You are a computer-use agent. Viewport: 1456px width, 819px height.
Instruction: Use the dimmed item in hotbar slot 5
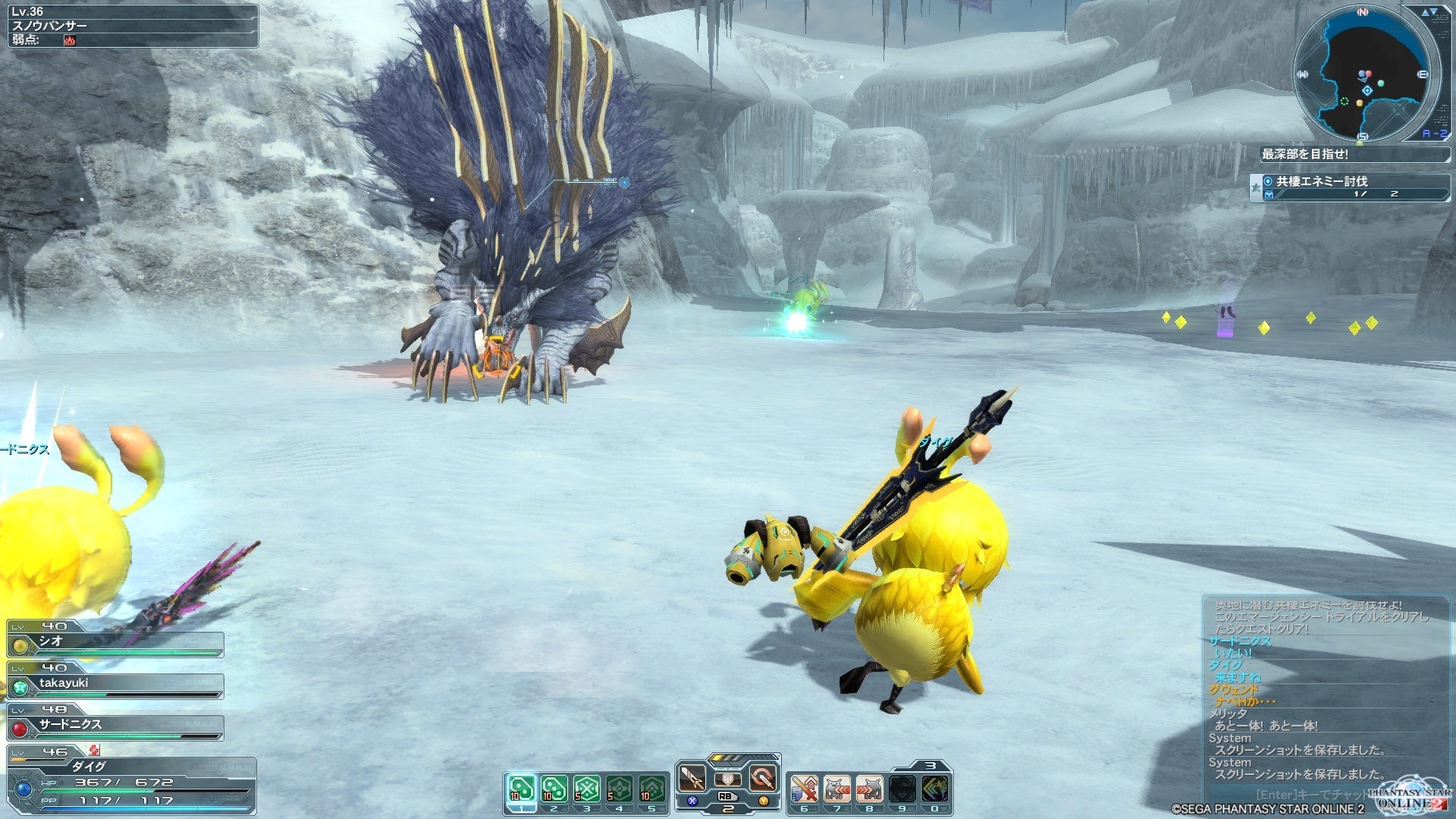click(651, 789)
